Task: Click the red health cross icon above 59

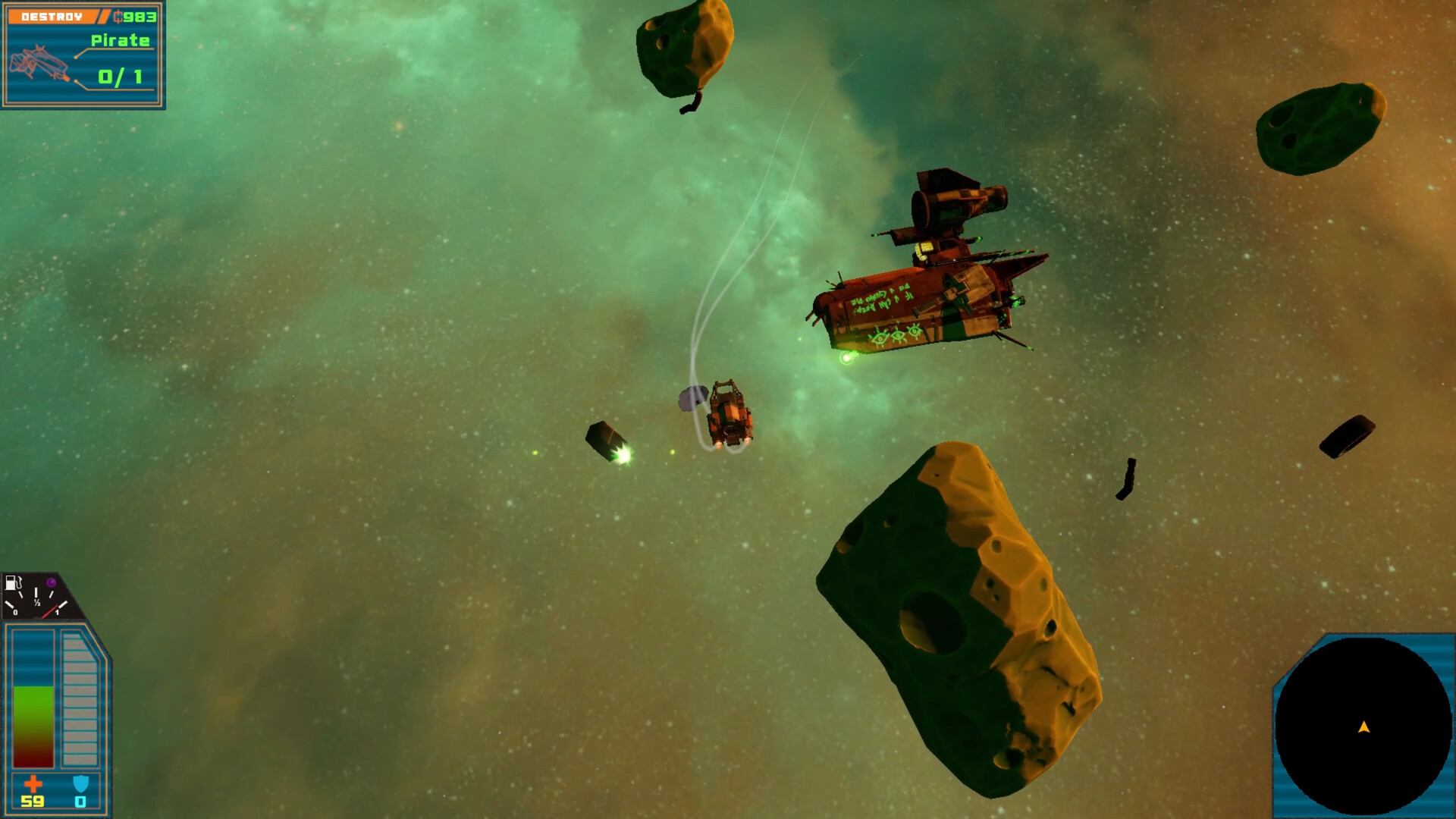Action: (x=33, y=783)
